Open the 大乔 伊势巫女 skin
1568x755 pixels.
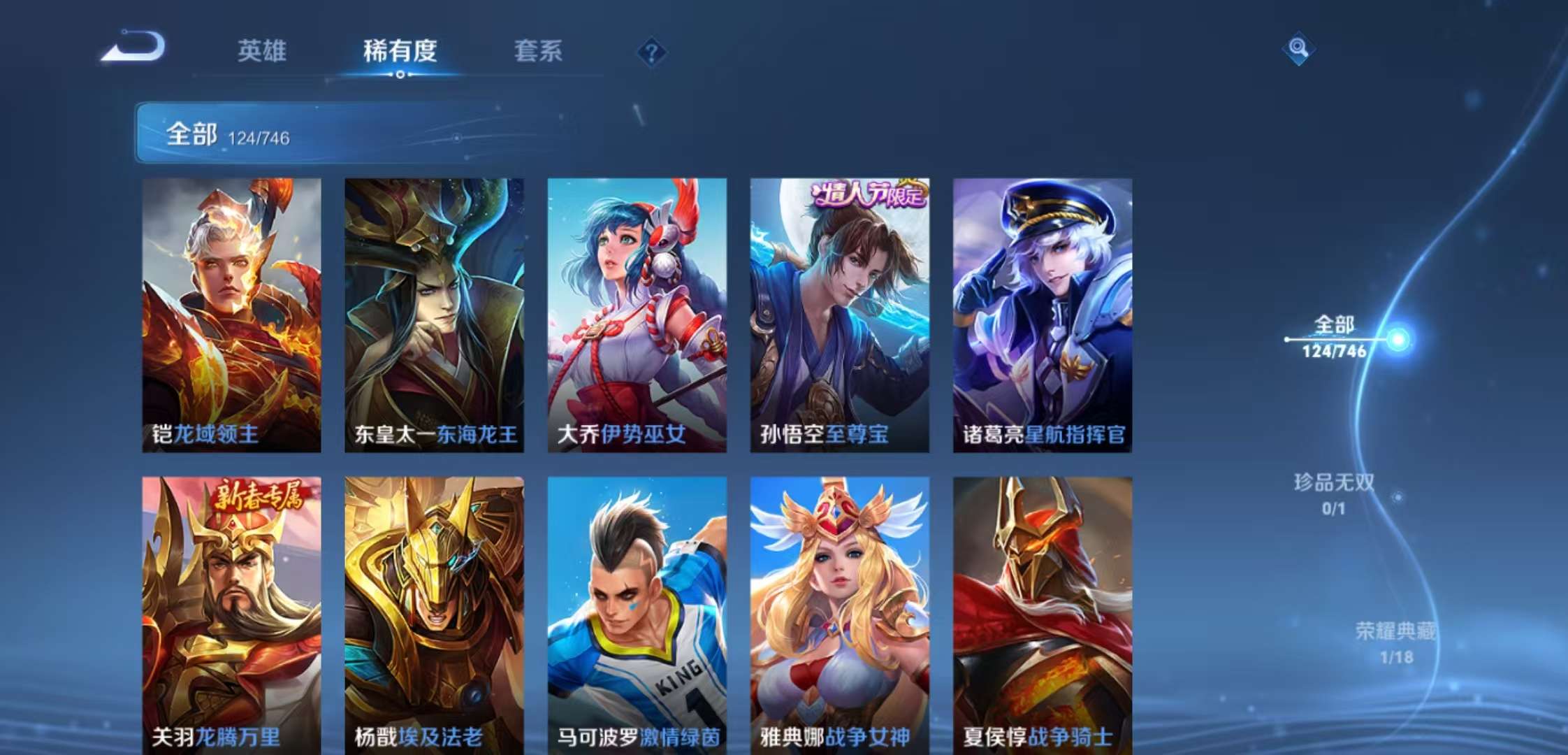(636, 308)
